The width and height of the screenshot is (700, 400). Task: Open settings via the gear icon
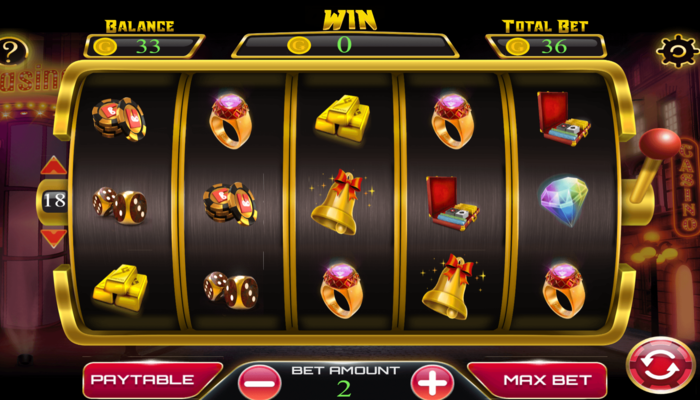click(676, 50)
